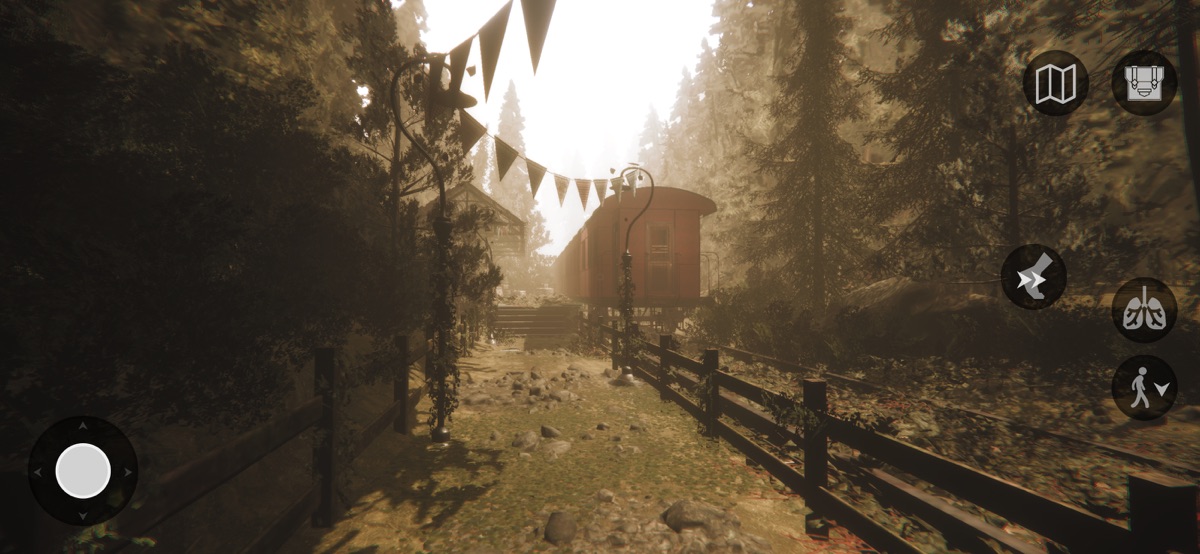This screenshot has height=554, width=1200.
Task: Toggle the flashlight button
Action: (x=1034, y=277)
